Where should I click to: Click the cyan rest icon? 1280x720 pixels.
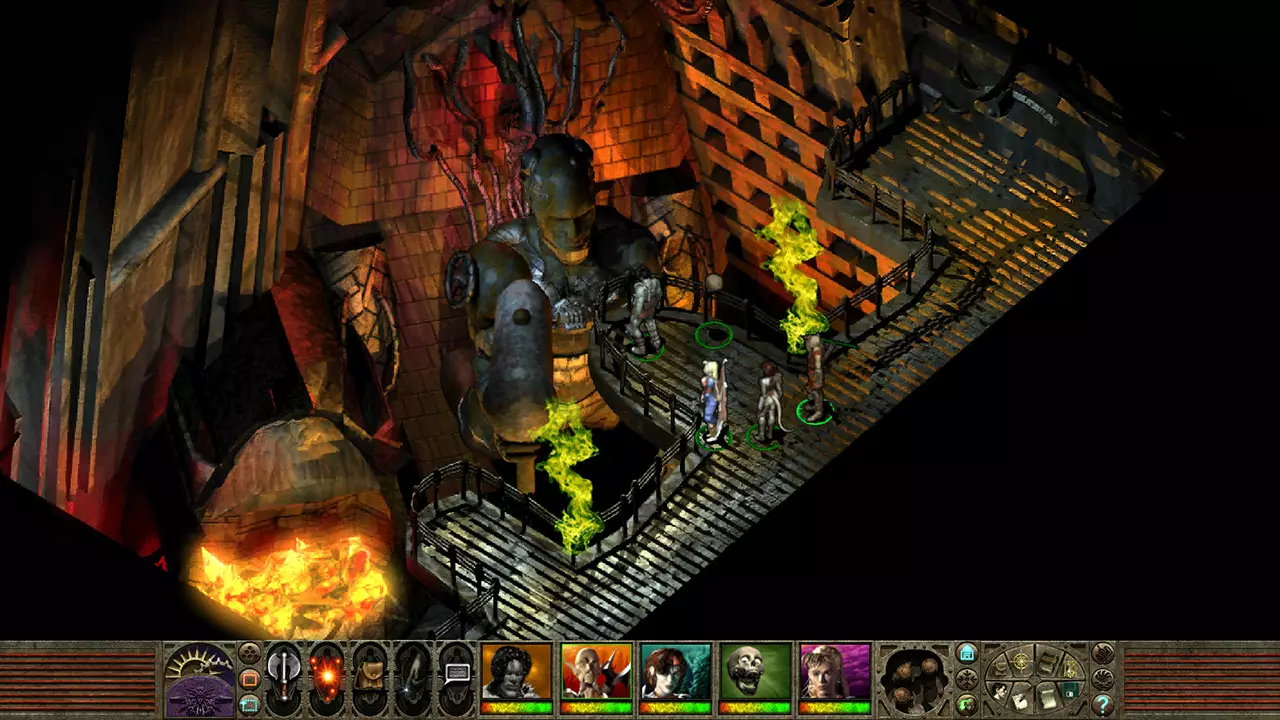point(968,653)
